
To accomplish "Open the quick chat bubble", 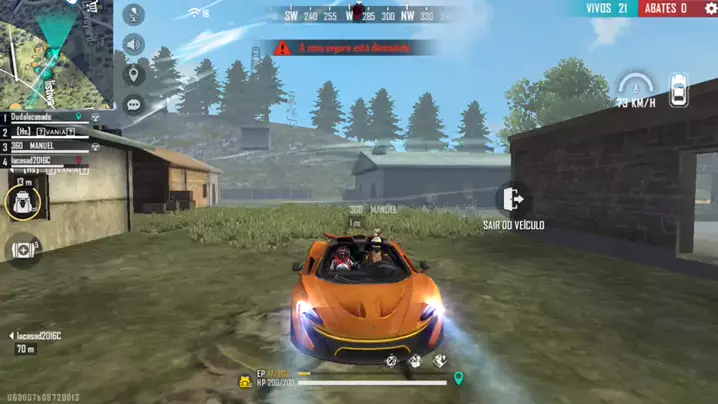I will pyautogui.click(x=133, y=104).
